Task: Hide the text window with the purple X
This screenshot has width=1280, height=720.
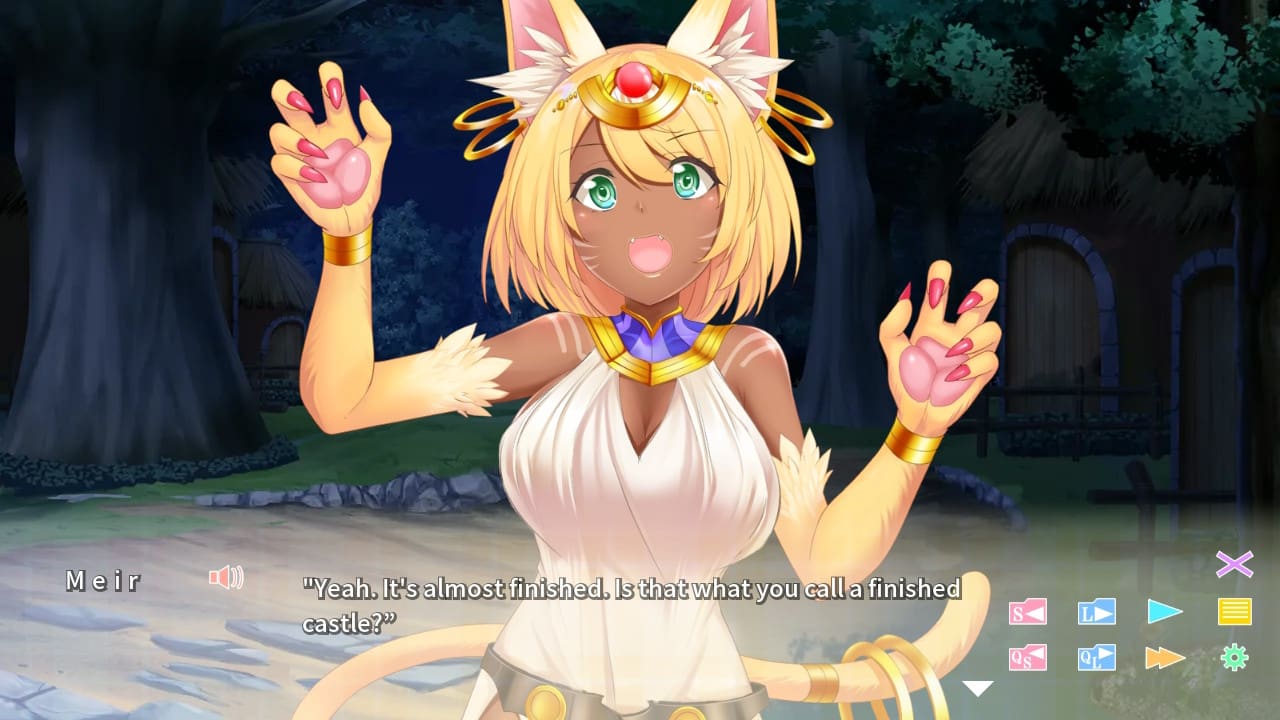Action: [1236, 566]
